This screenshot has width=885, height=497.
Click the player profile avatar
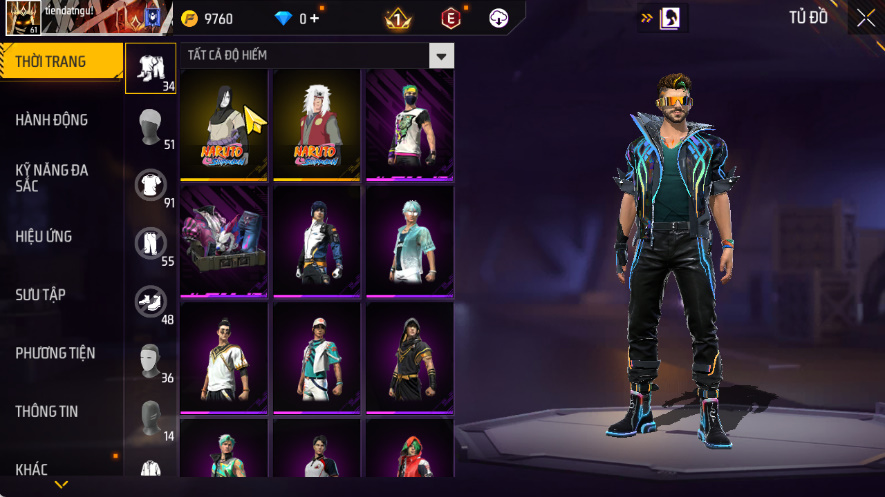(x=22, y=16)
